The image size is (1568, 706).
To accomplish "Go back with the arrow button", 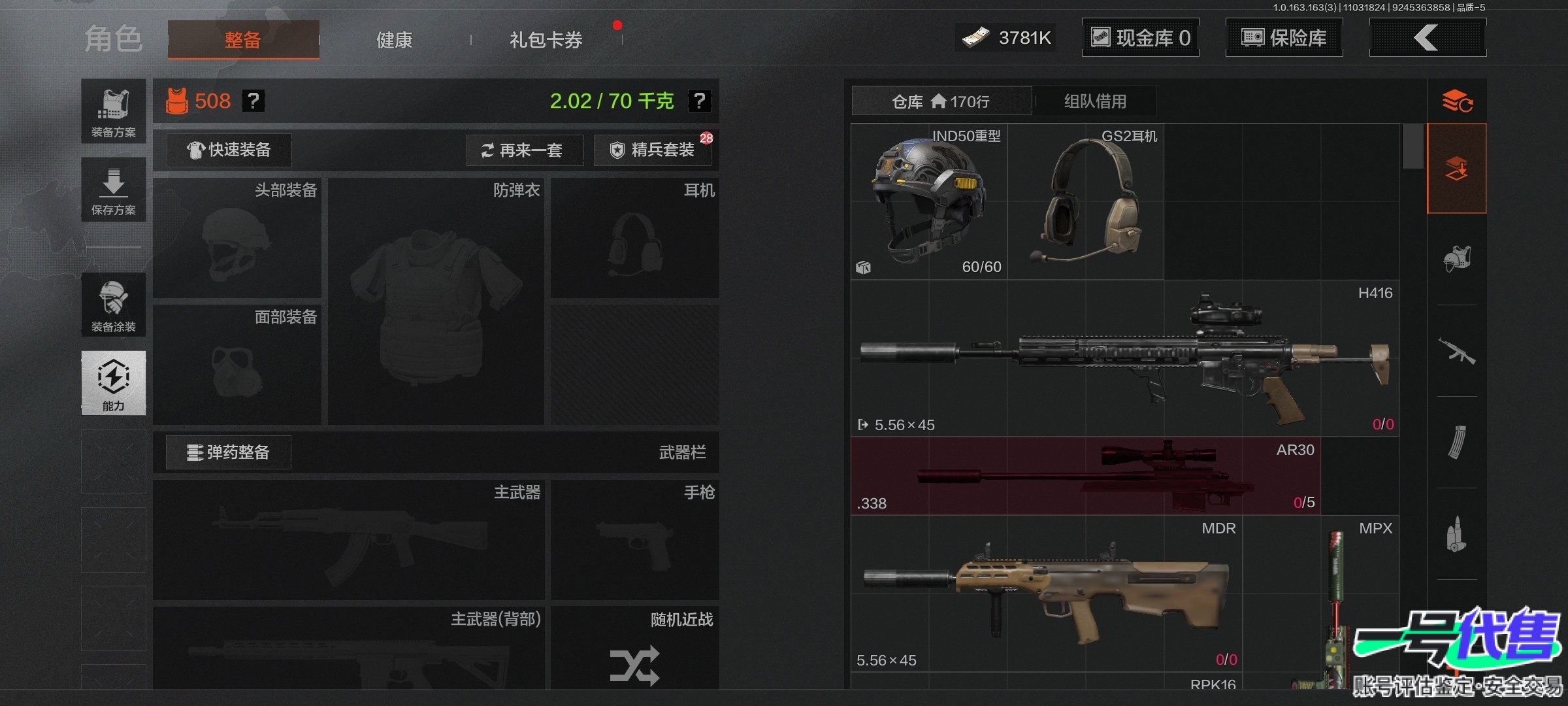I will pos(1427,38).
